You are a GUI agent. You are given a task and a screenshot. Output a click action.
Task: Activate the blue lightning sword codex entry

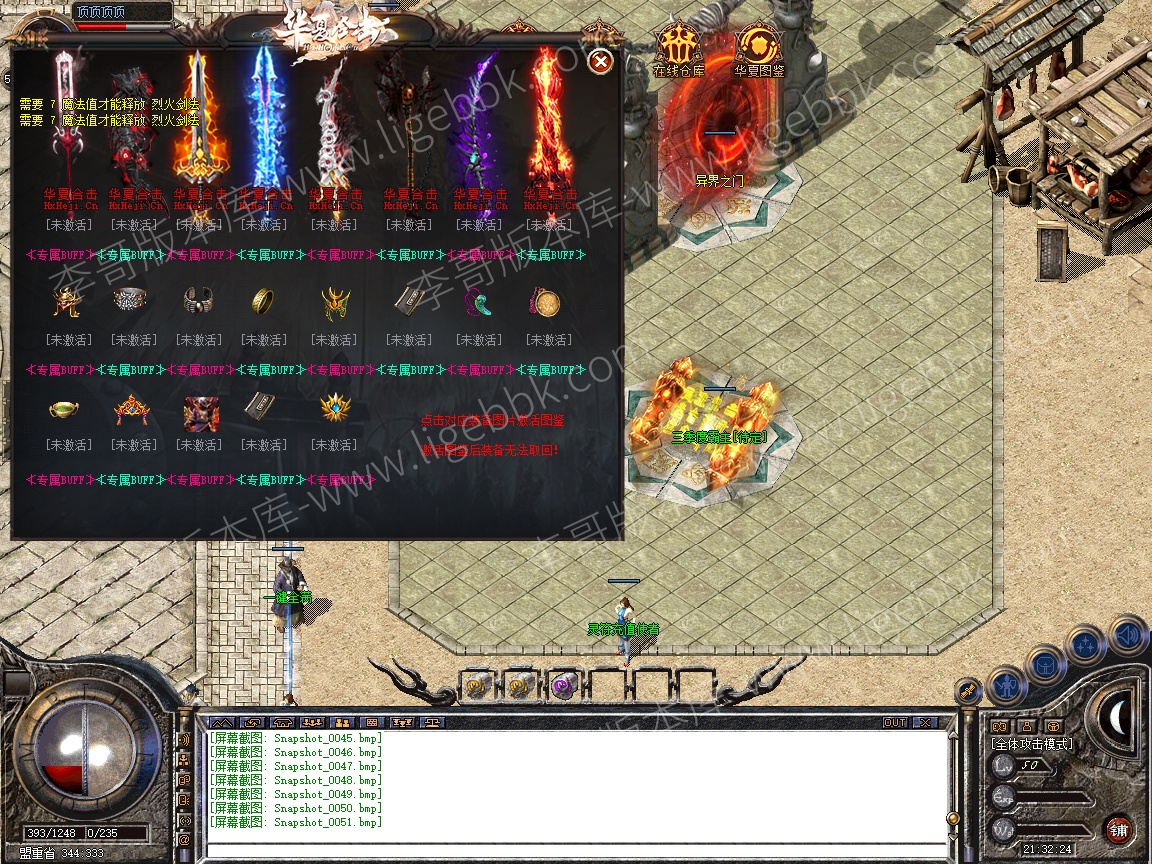pos(264,125)
